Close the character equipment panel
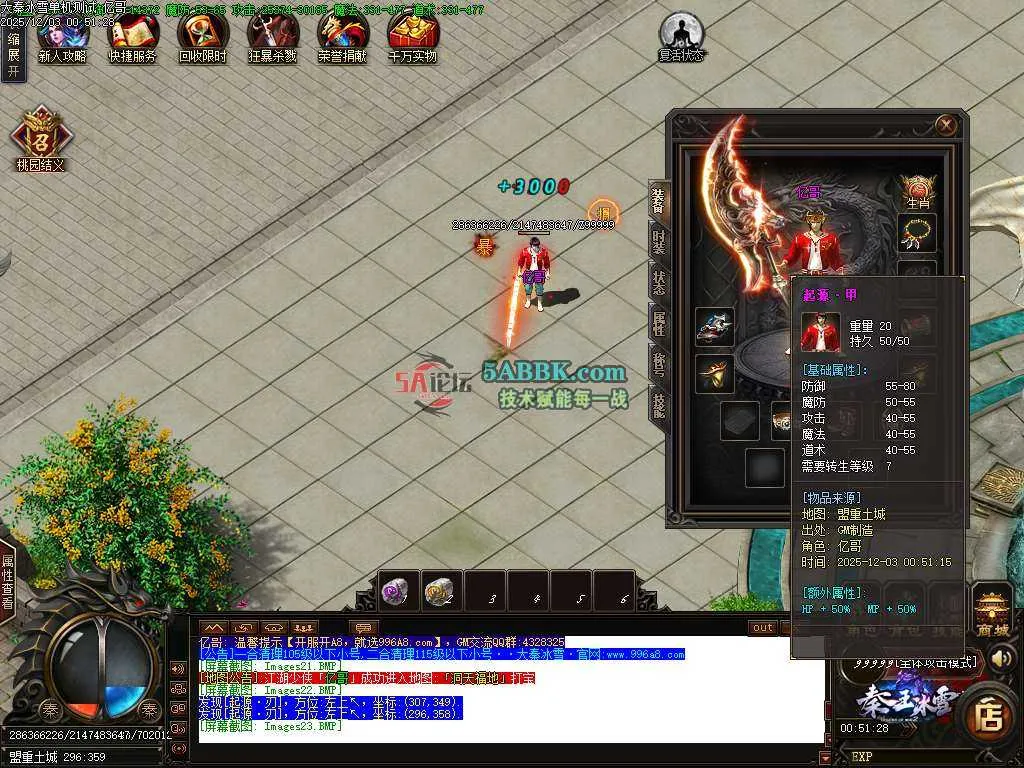This screenshot has height=768, width=1024. [946, 125]
